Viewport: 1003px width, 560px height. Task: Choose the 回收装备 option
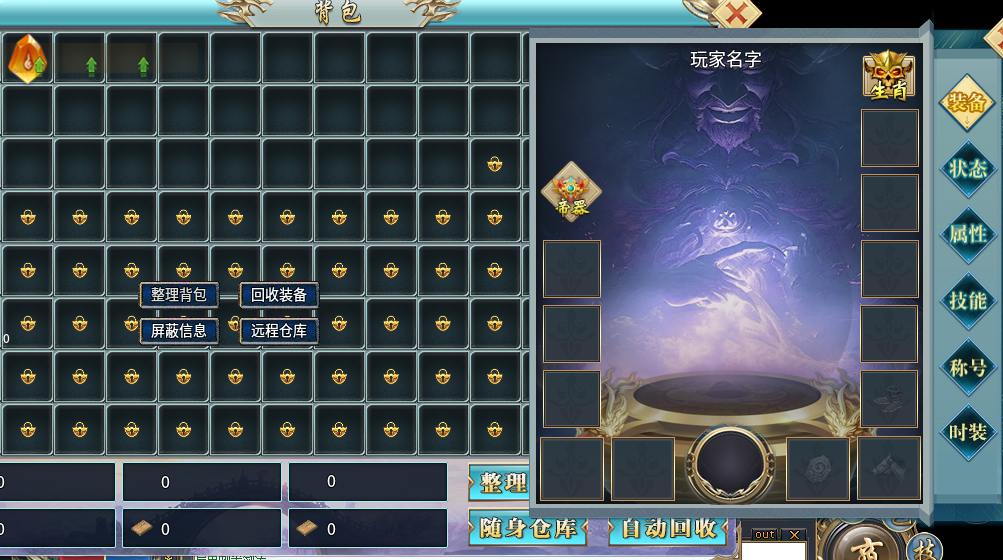tap(279, 295)
